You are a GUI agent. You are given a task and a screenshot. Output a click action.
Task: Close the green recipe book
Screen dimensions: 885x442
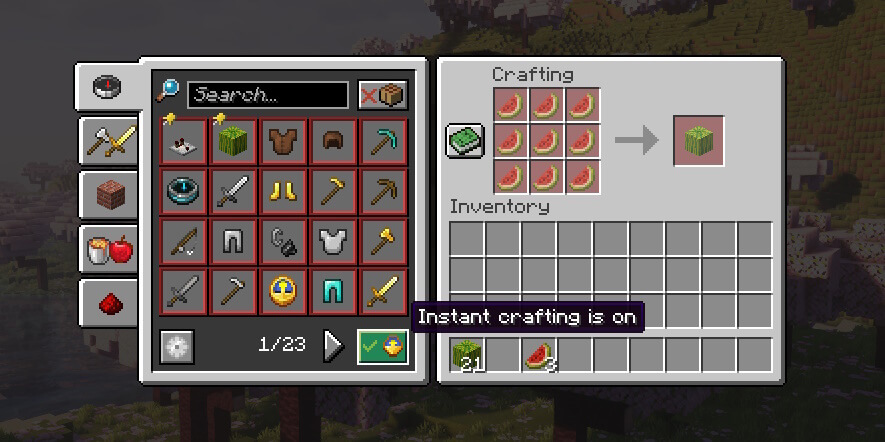tap(465, 141)
